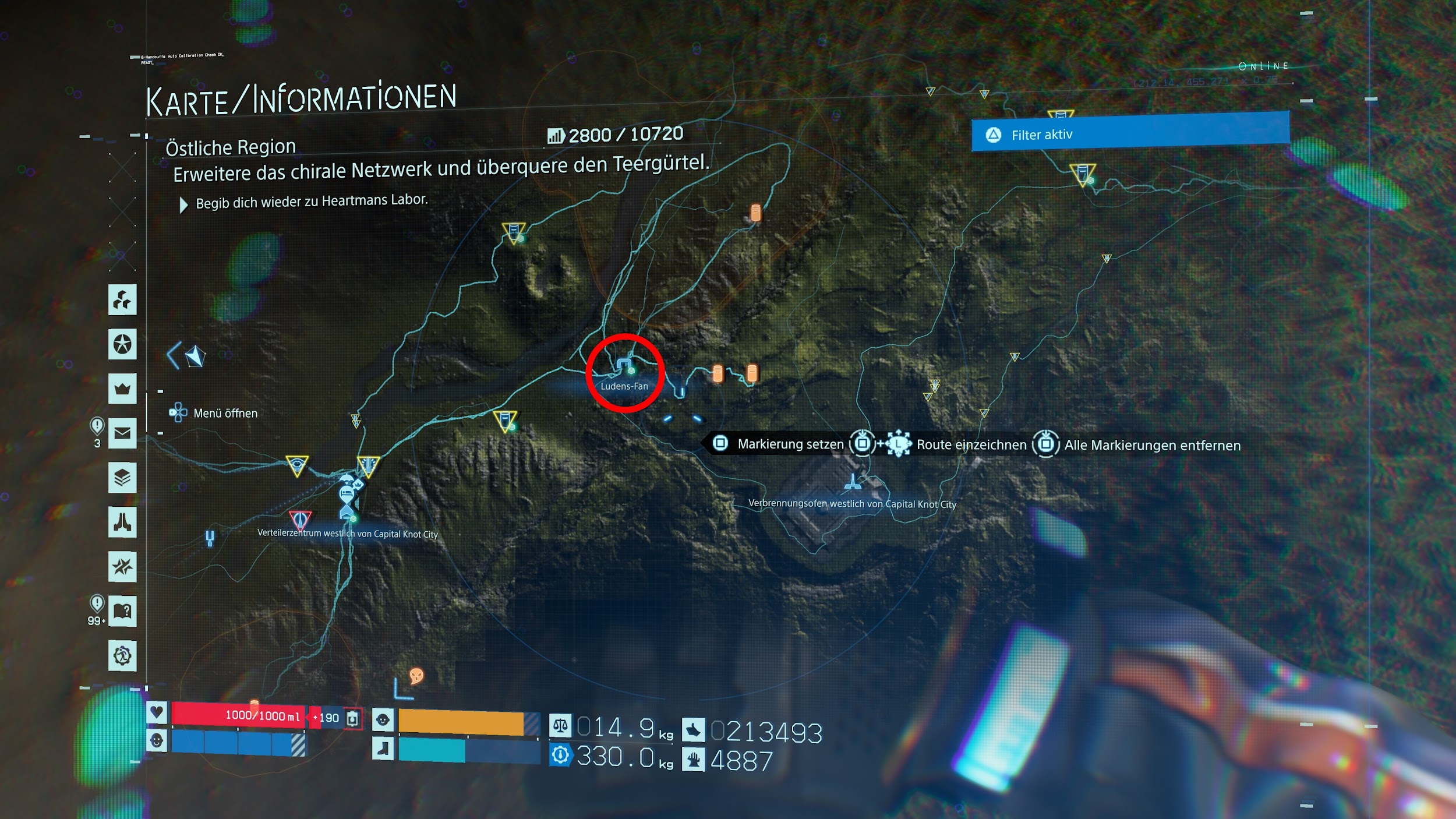Screen dimensions: 1456x819
Task: Open the mail envelope icon
Action: tap(122, 433)
